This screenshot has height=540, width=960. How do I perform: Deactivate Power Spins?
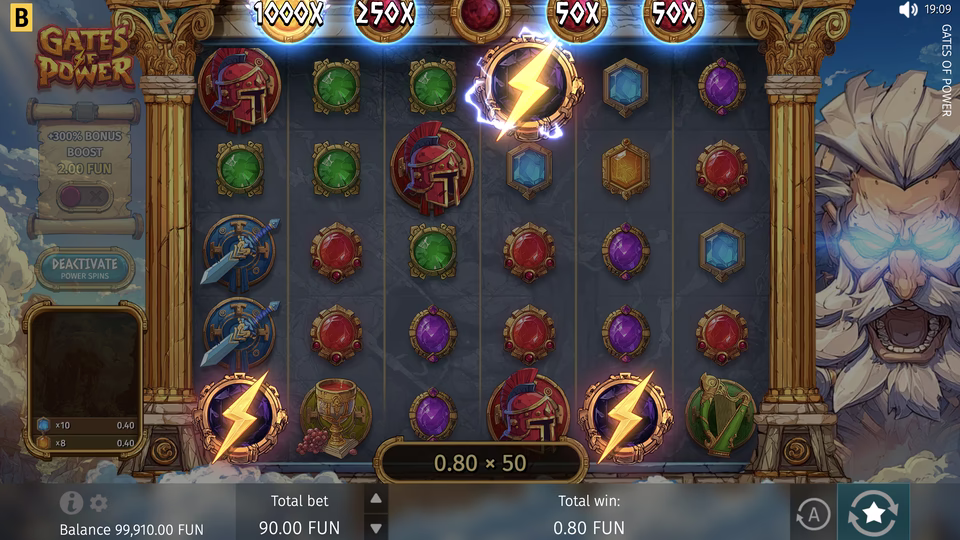(x=85, y=269)
